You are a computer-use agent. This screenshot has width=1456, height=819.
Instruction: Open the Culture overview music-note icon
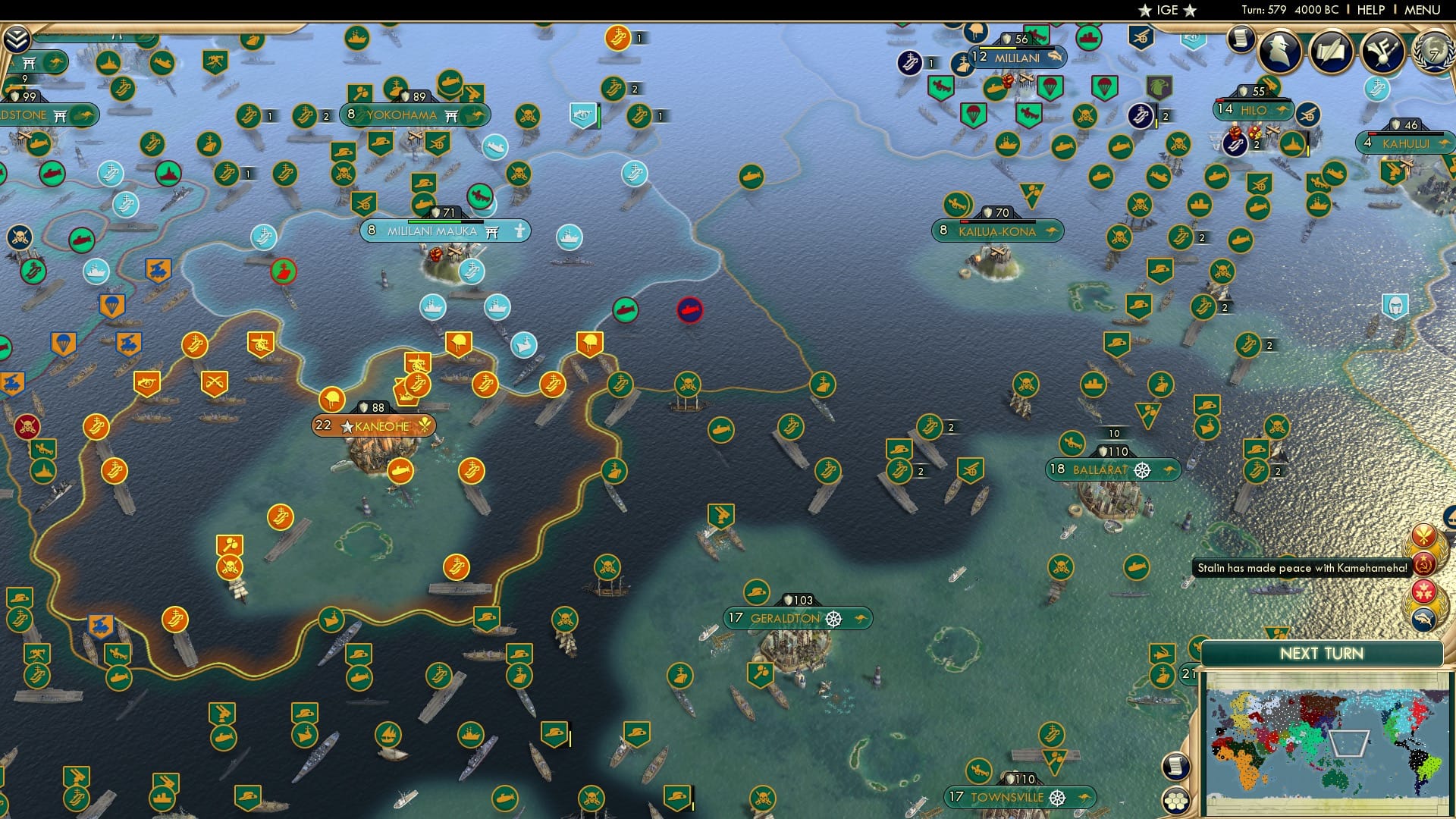click(x=1384, y=52)
